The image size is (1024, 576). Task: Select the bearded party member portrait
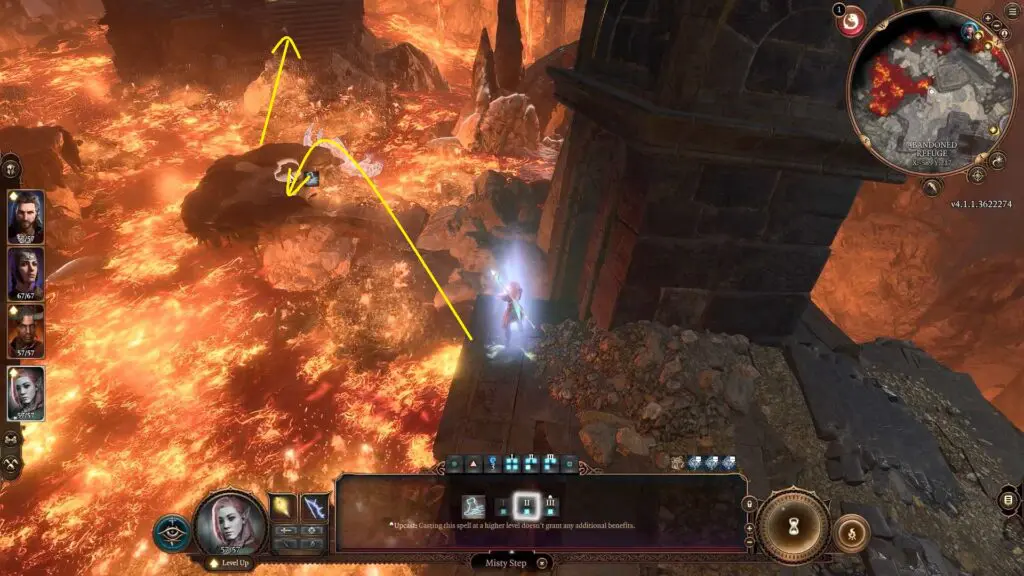point(25,217)
